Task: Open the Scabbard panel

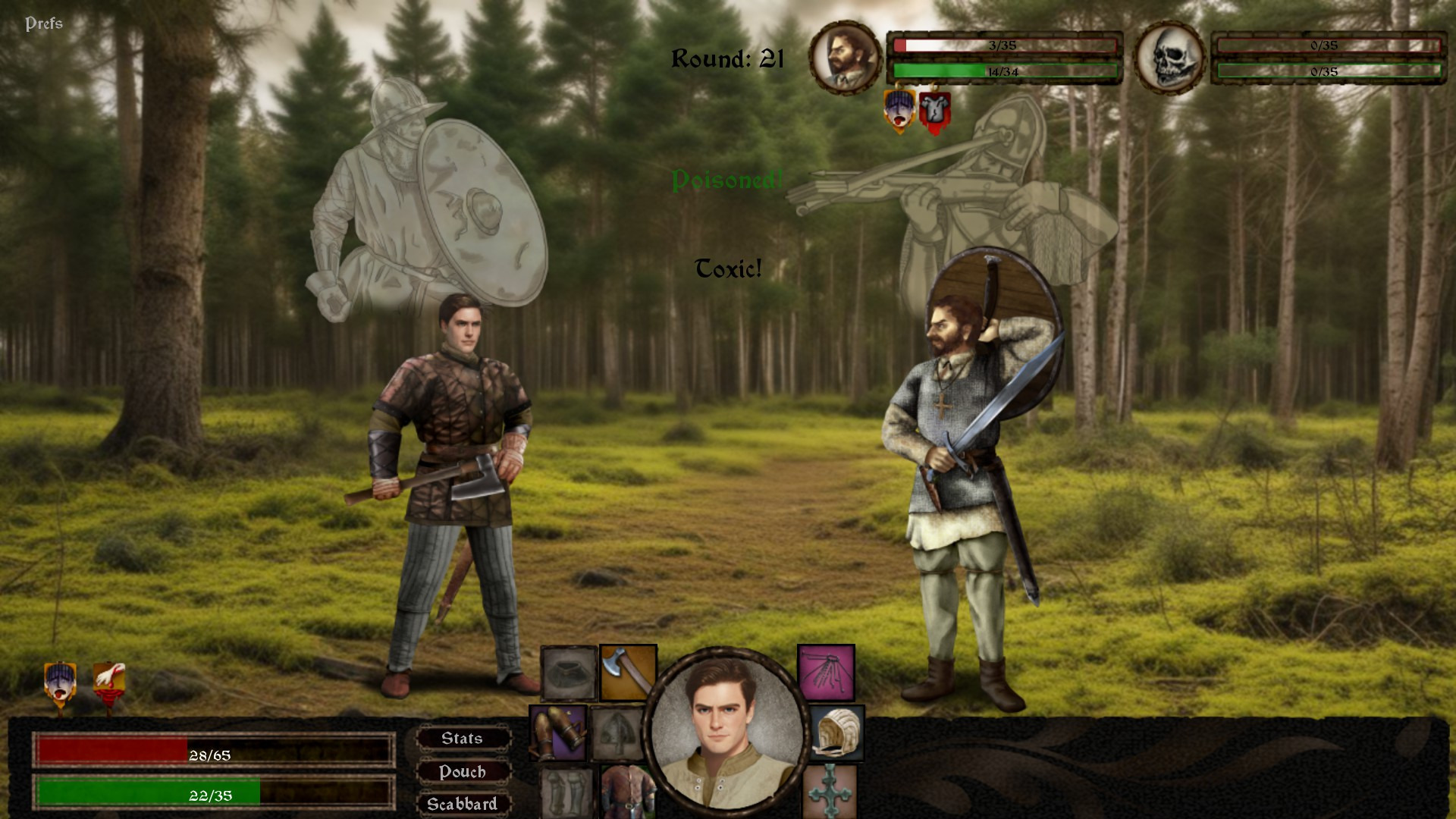Action: [x=462, y=804]
